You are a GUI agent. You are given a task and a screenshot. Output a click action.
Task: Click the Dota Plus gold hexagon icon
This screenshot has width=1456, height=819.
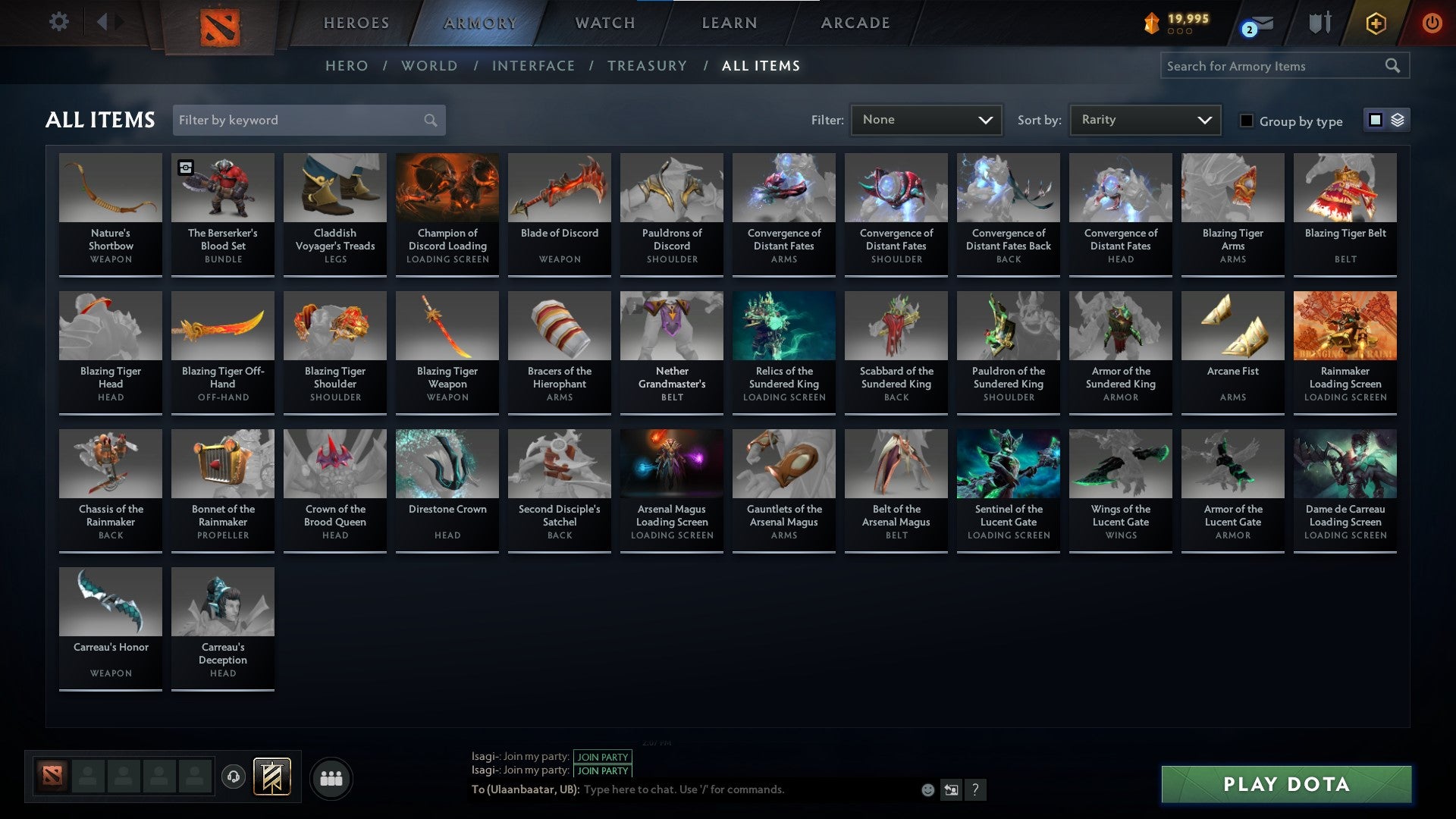coord(1376,23)
